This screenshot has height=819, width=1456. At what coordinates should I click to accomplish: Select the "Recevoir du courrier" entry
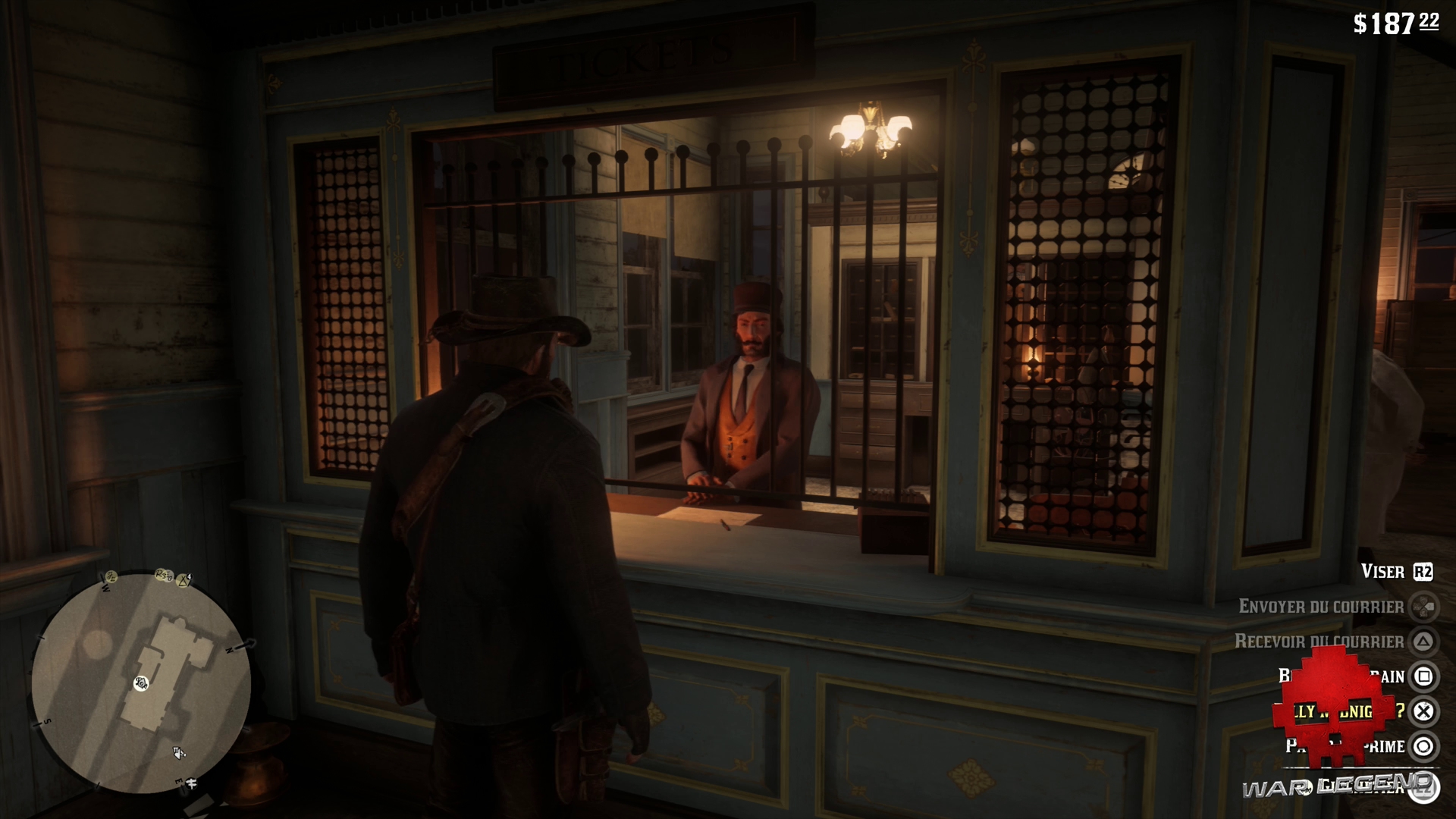tap(1319, 641)
